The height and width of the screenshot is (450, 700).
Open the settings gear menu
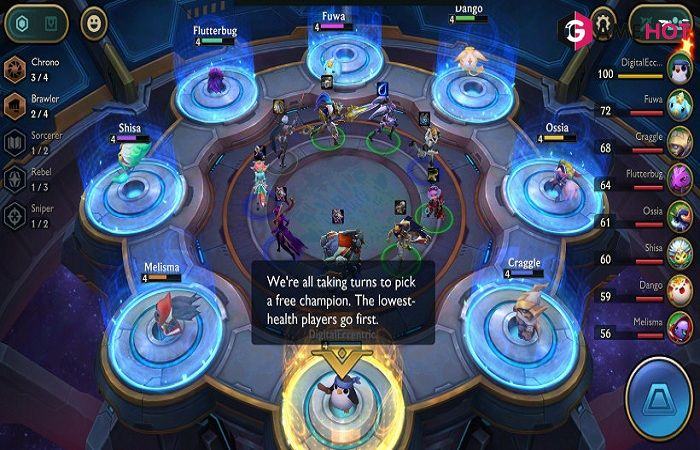tap(602, 20)
